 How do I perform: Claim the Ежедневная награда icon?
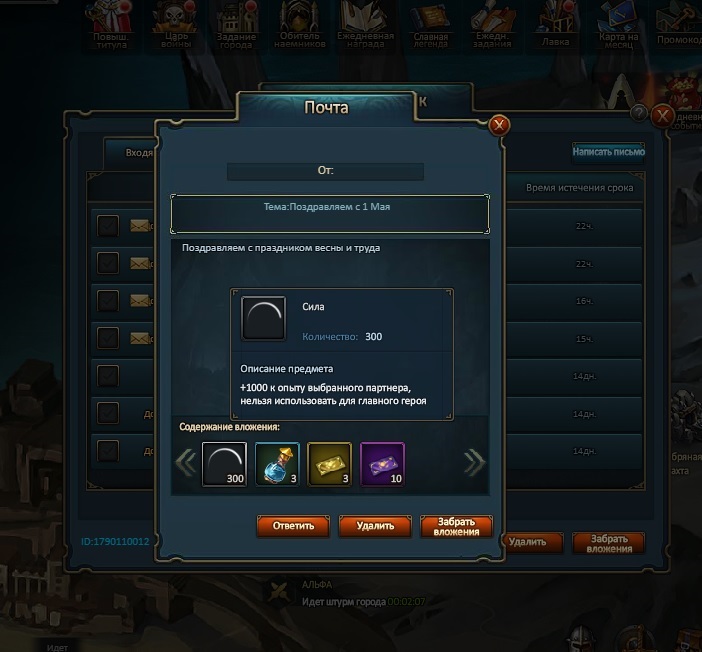(x=367, y=26)
